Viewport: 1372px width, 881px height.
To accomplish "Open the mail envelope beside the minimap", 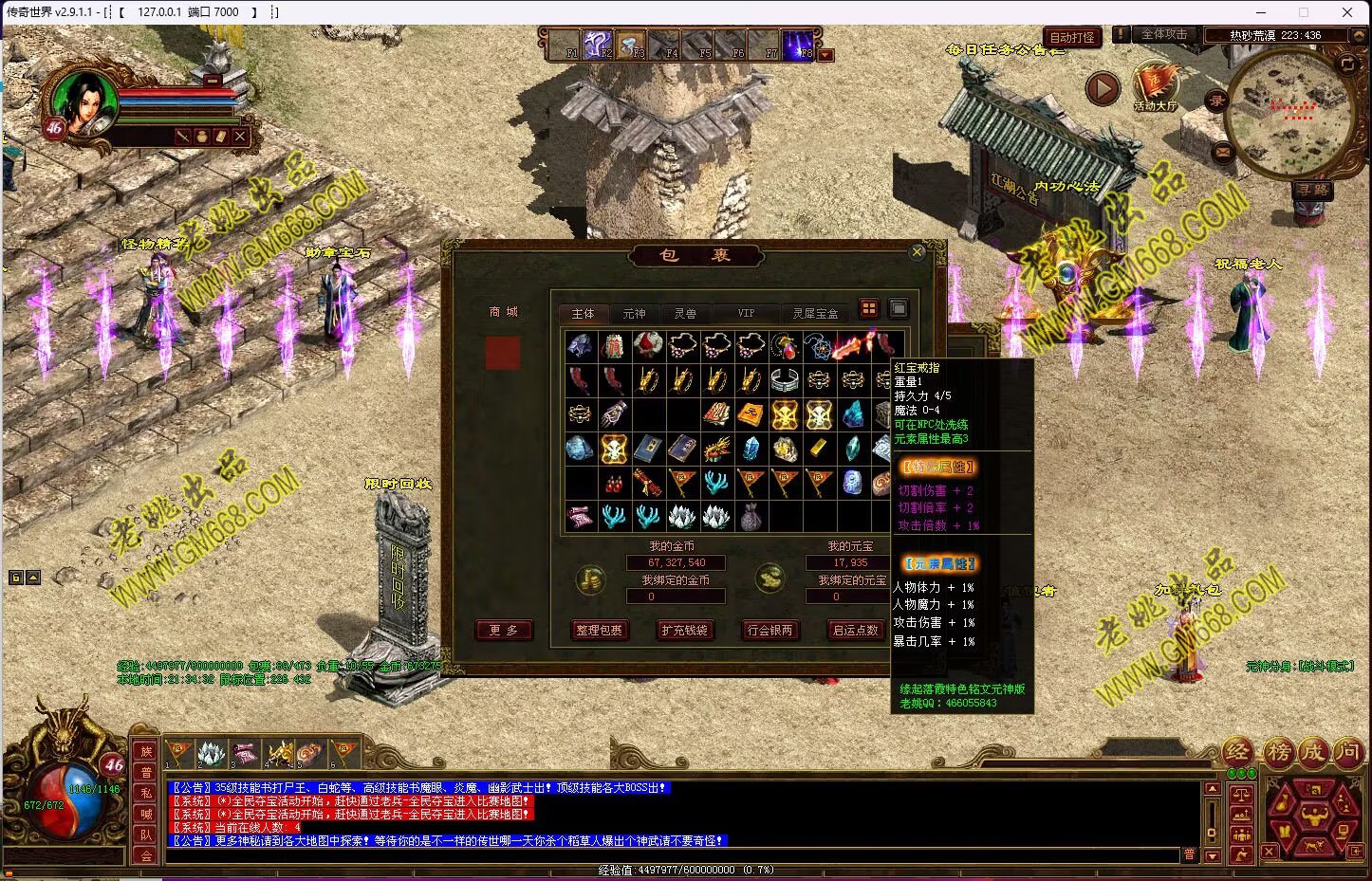I will point(1222,152).
